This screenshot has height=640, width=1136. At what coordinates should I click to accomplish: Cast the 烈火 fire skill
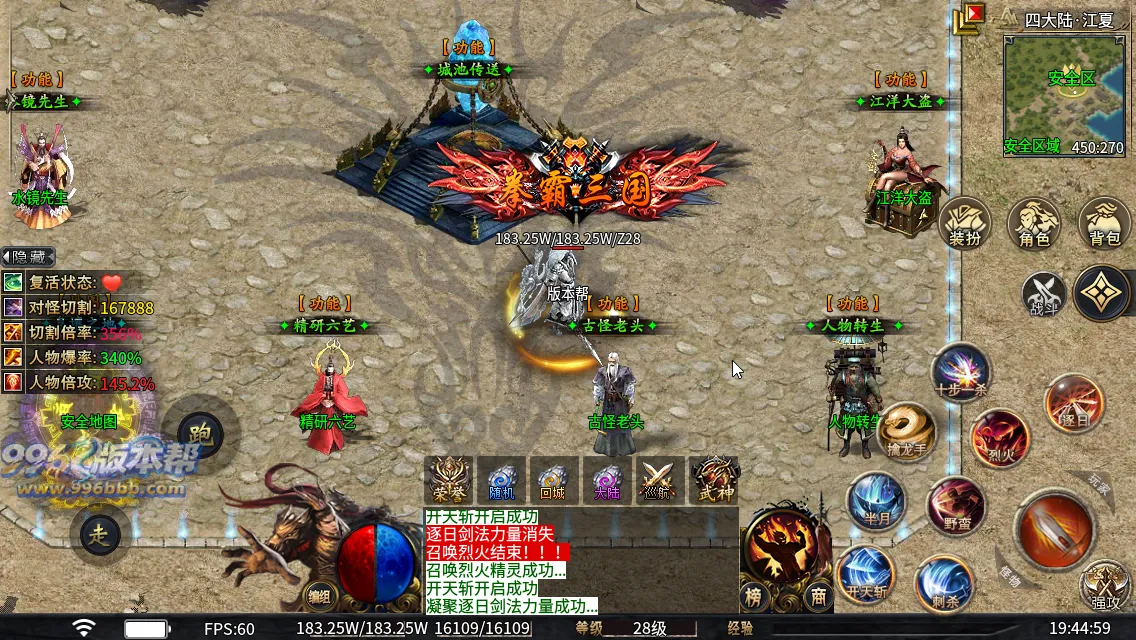(x=999, y=438)
